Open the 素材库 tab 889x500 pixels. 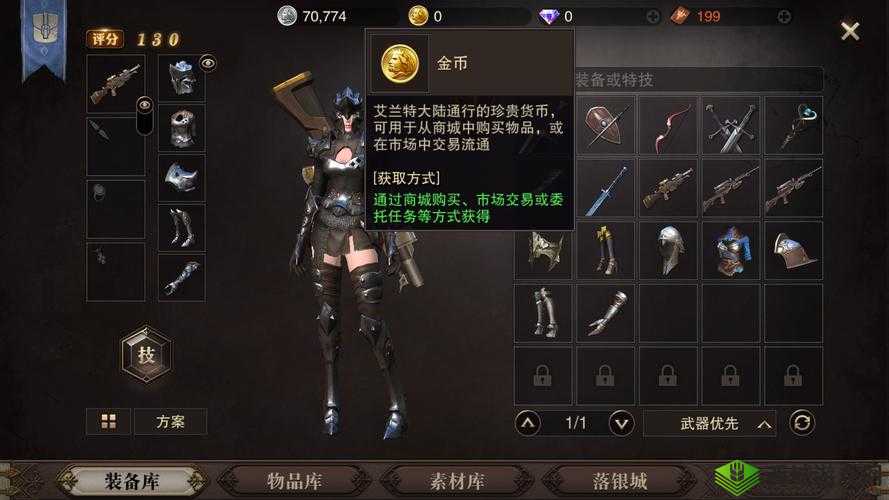point(455,481)
